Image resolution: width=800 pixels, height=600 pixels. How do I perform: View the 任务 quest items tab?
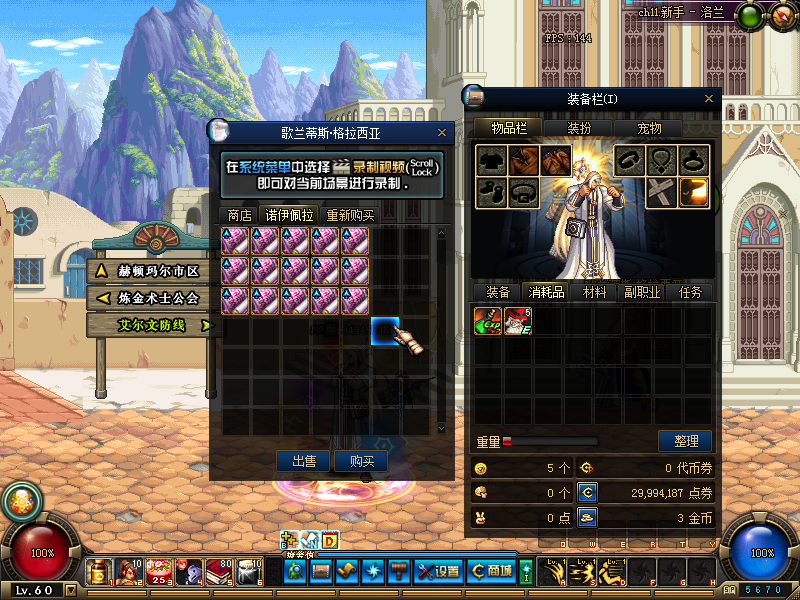(x=690, y=292)
